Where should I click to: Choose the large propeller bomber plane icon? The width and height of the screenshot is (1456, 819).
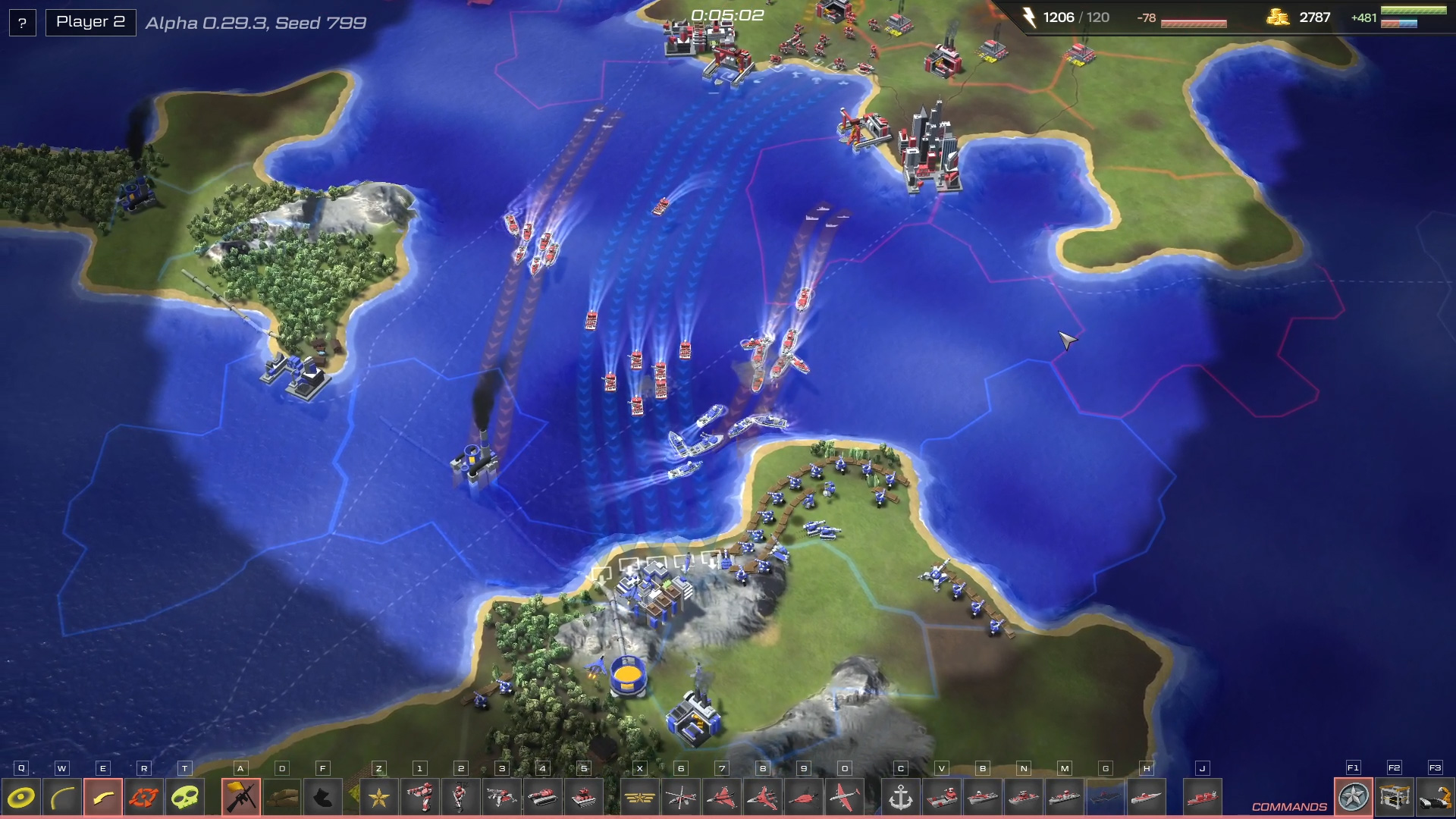pyautogui.click(x=845, y=798)
